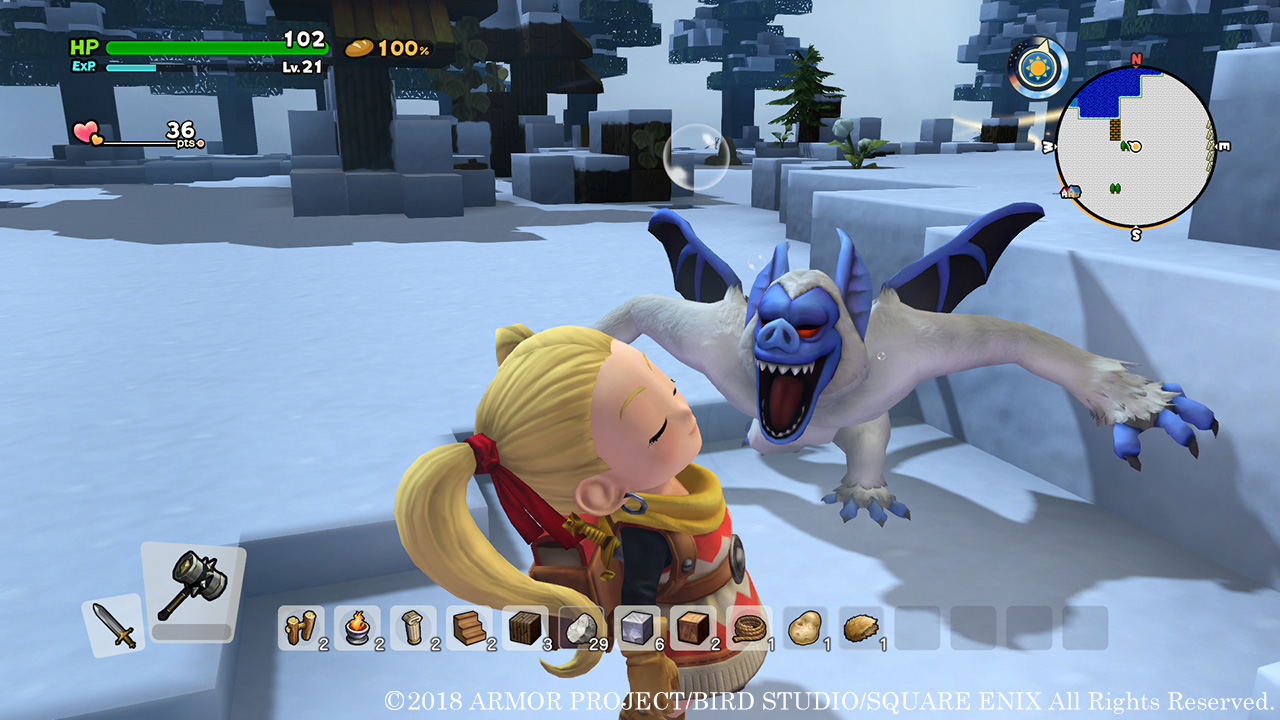Select the brown wood block slot
The width and height of the screenshot is (1280, 720).
coord(692,628)
